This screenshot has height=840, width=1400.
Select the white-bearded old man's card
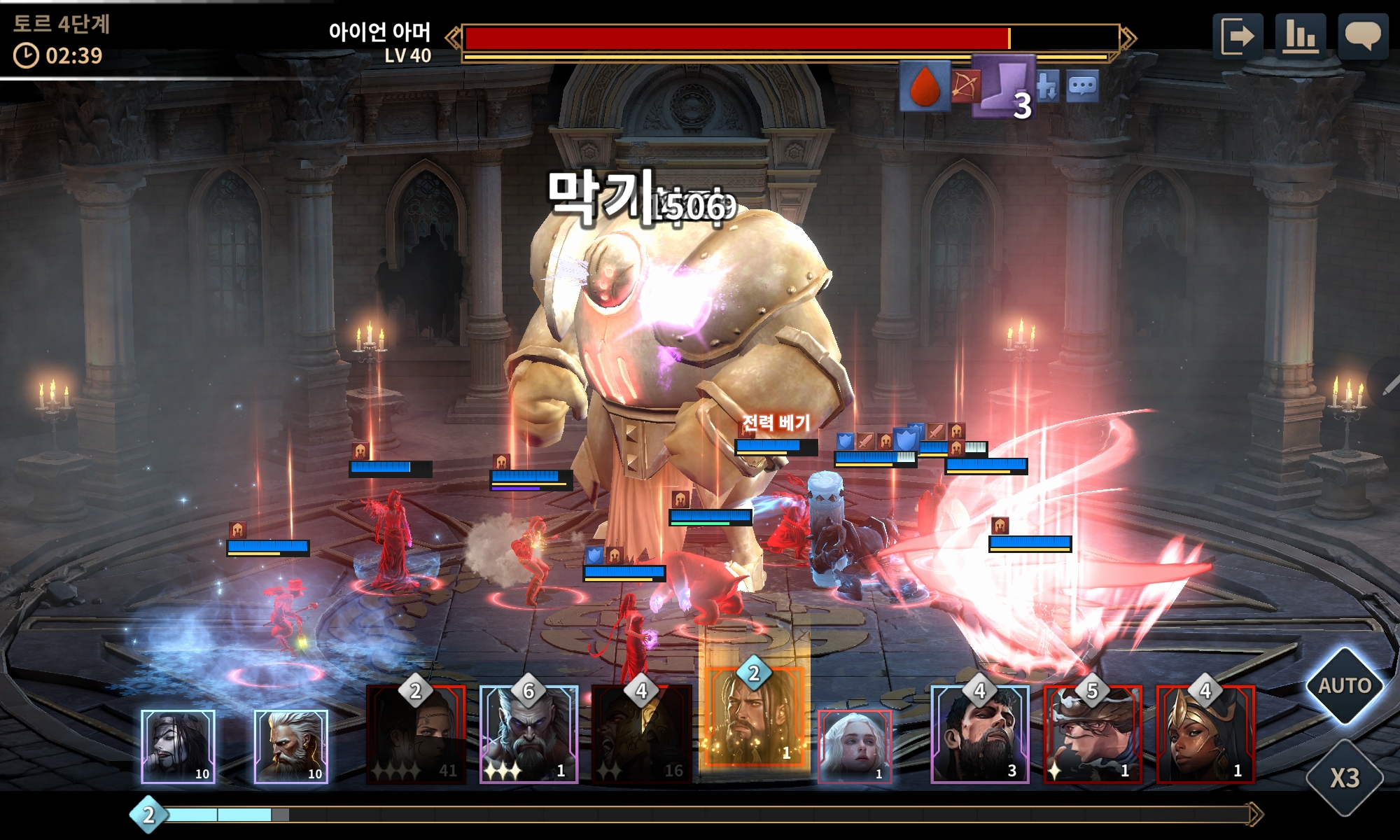pos(290,746)
